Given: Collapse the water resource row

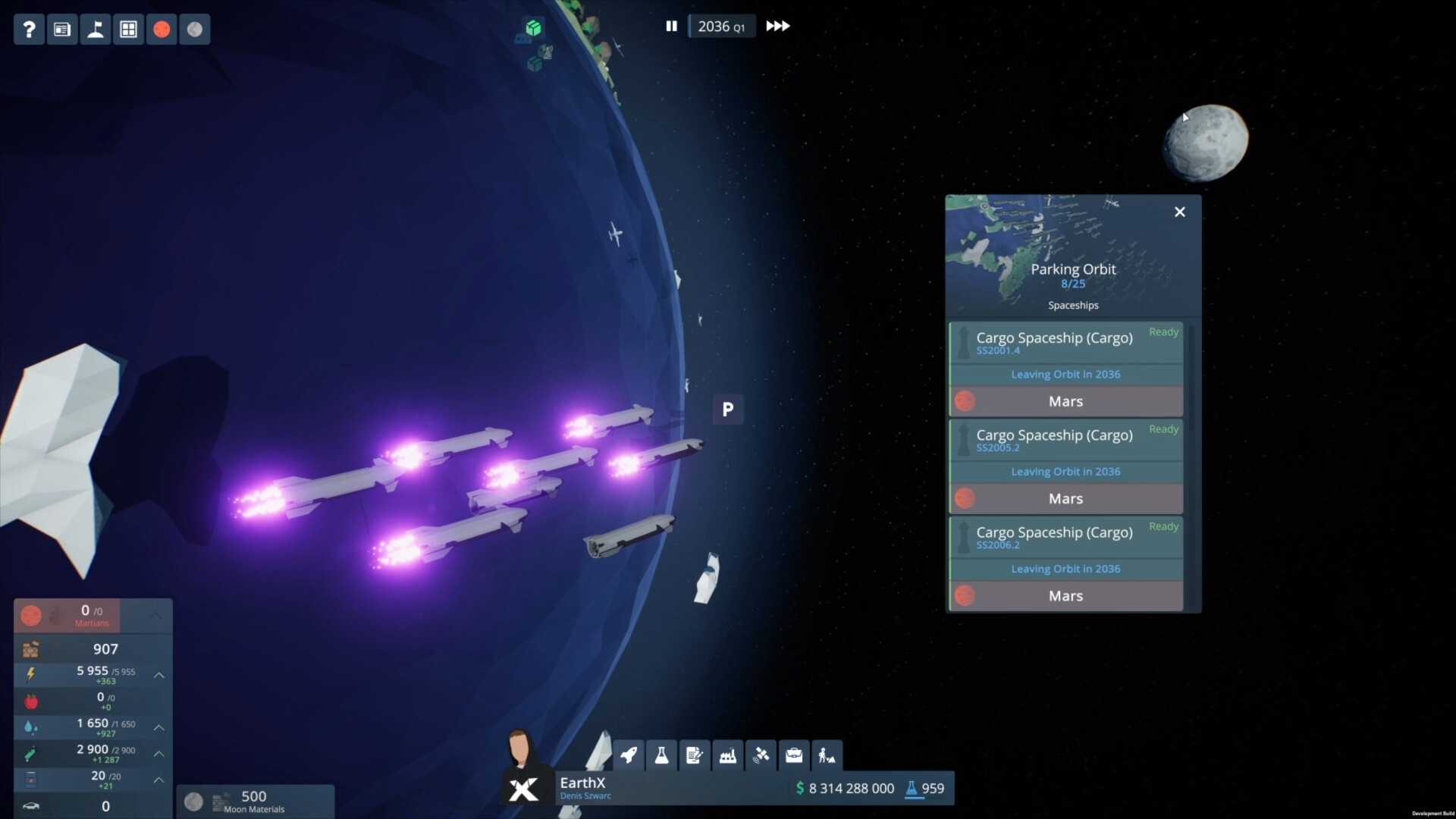Looking at the screenshot, I should pyautogui.click(x=159, y=727).
